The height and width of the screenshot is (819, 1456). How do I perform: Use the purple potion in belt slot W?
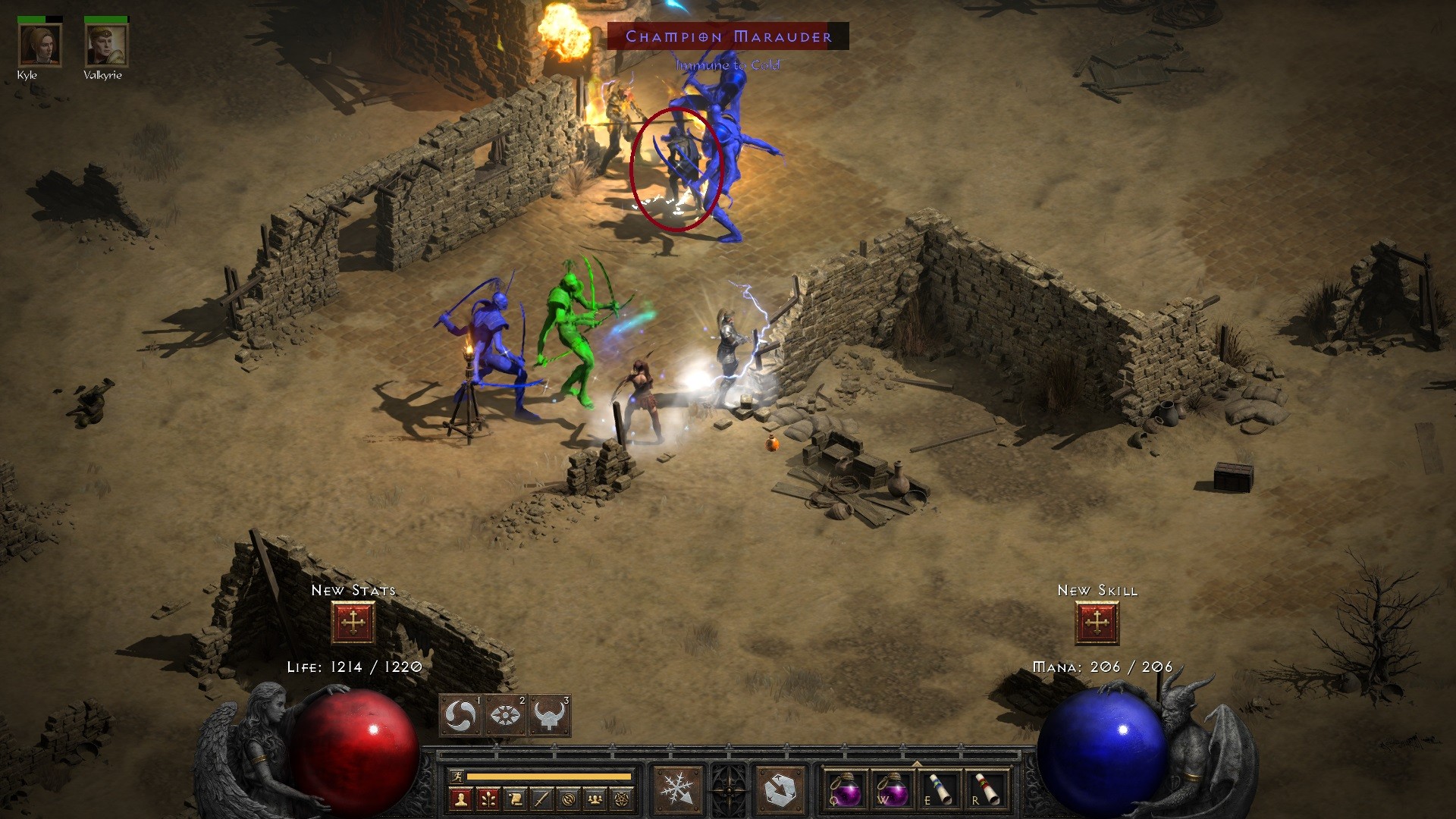pos(892,789)
